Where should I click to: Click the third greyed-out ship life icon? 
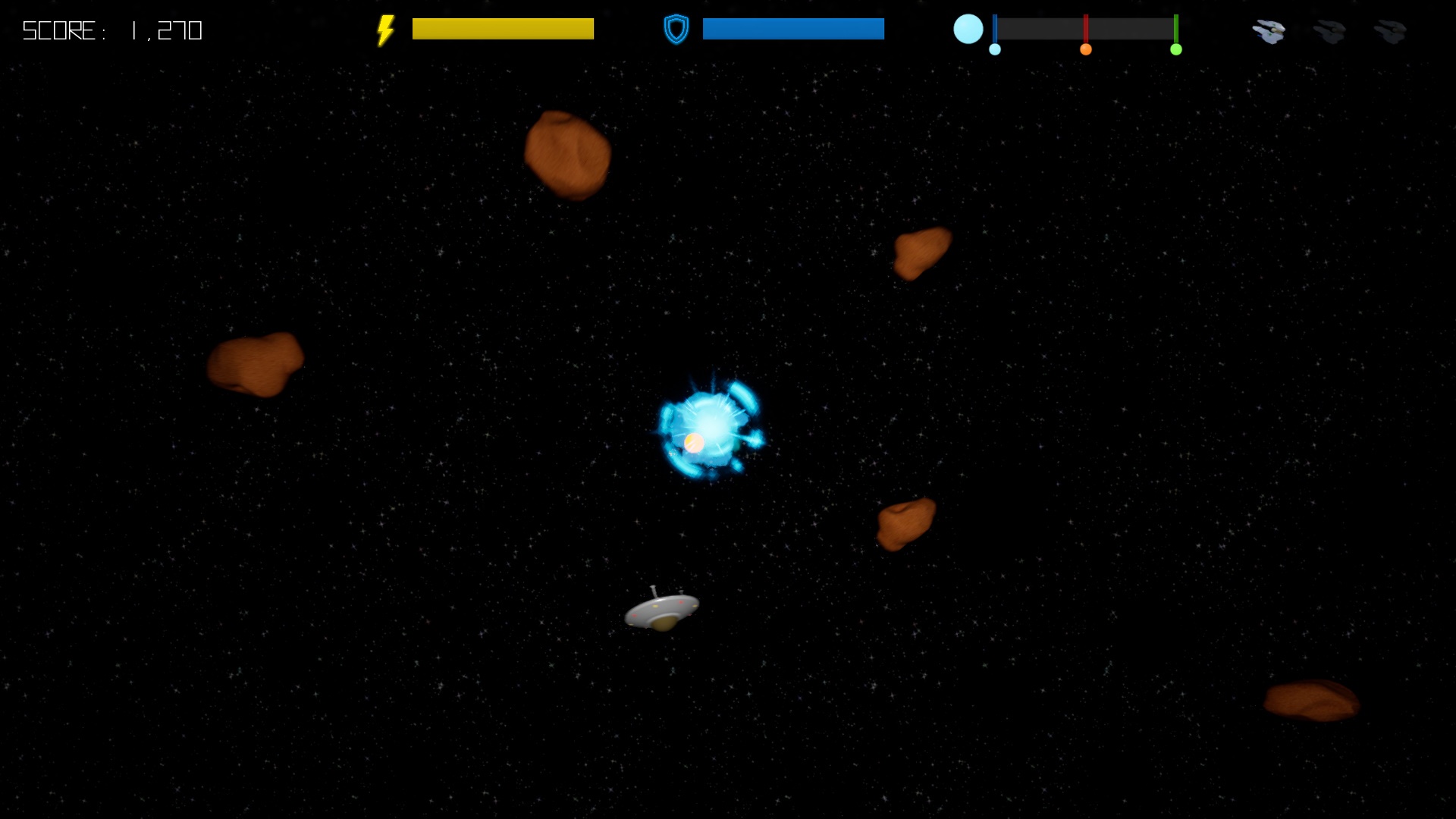point(1390,30)
